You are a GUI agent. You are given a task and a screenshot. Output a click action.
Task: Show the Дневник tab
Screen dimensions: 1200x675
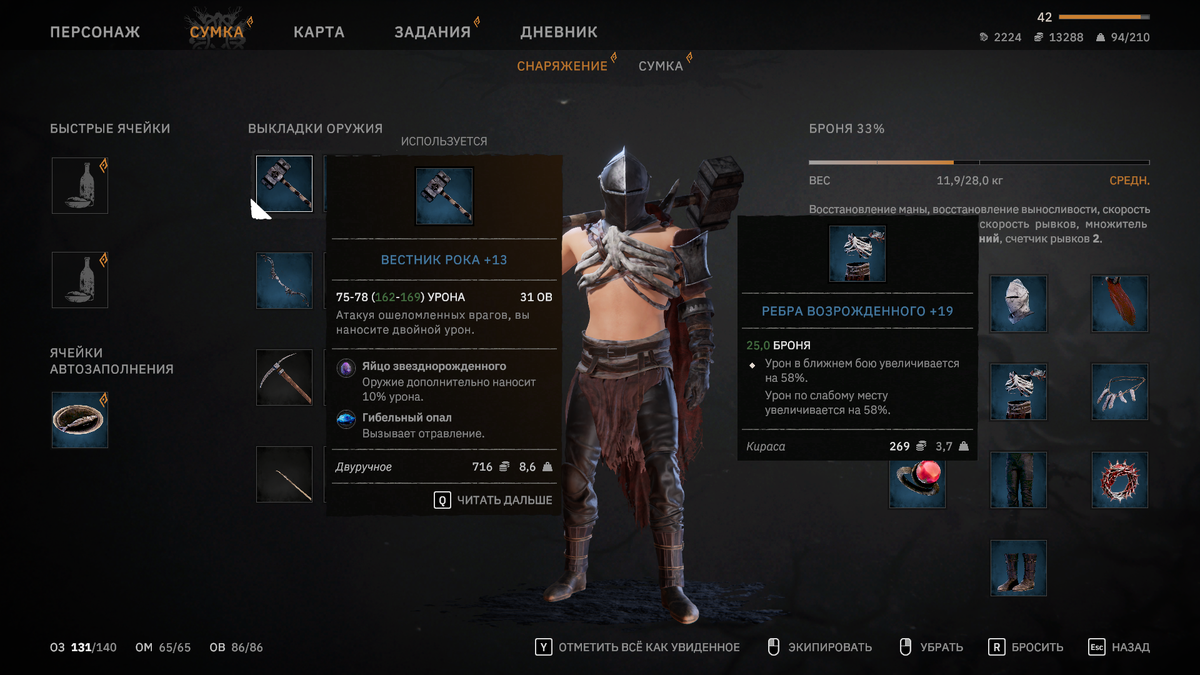pyautogui.click(x=559, y=32)
